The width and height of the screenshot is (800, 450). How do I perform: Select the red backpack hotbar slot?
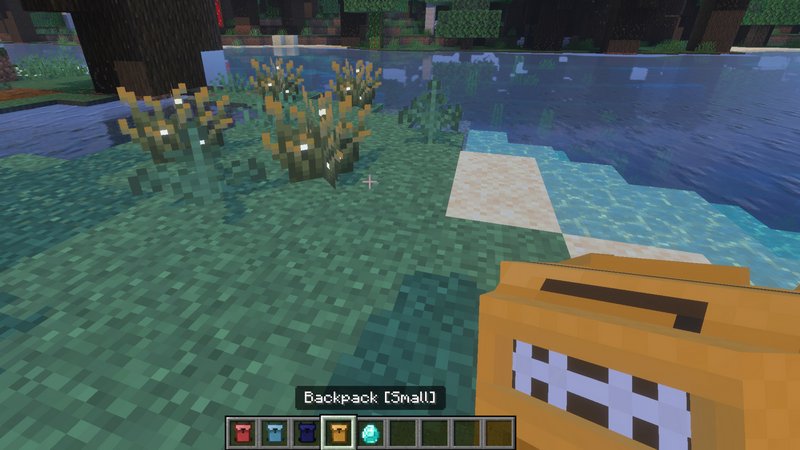coord(241,432)
